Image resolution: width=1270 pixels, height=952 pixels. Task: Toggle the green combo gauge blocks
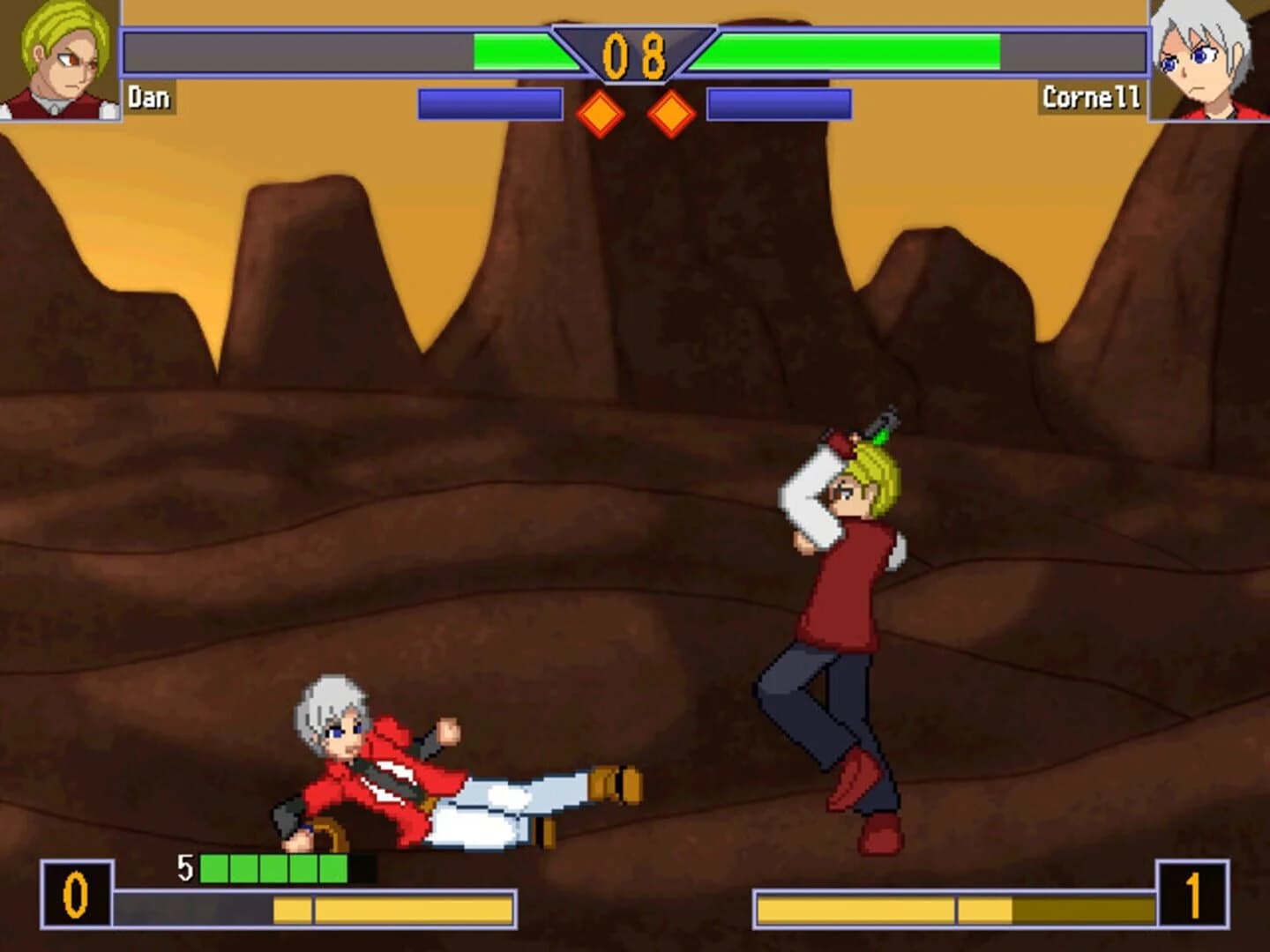click(x=273, y=866)
